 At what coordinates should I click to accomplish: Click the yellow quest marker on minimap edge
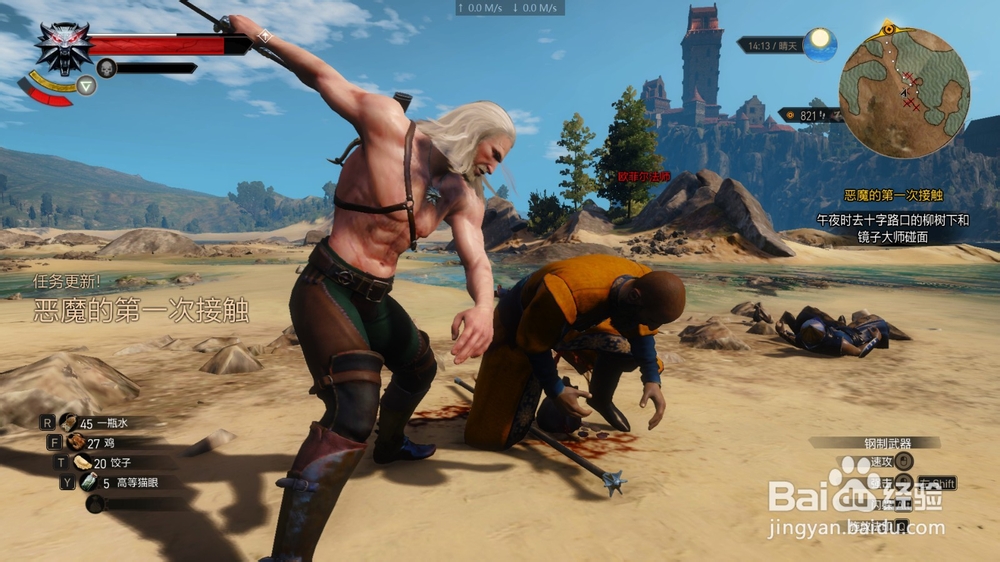point(886,27)
